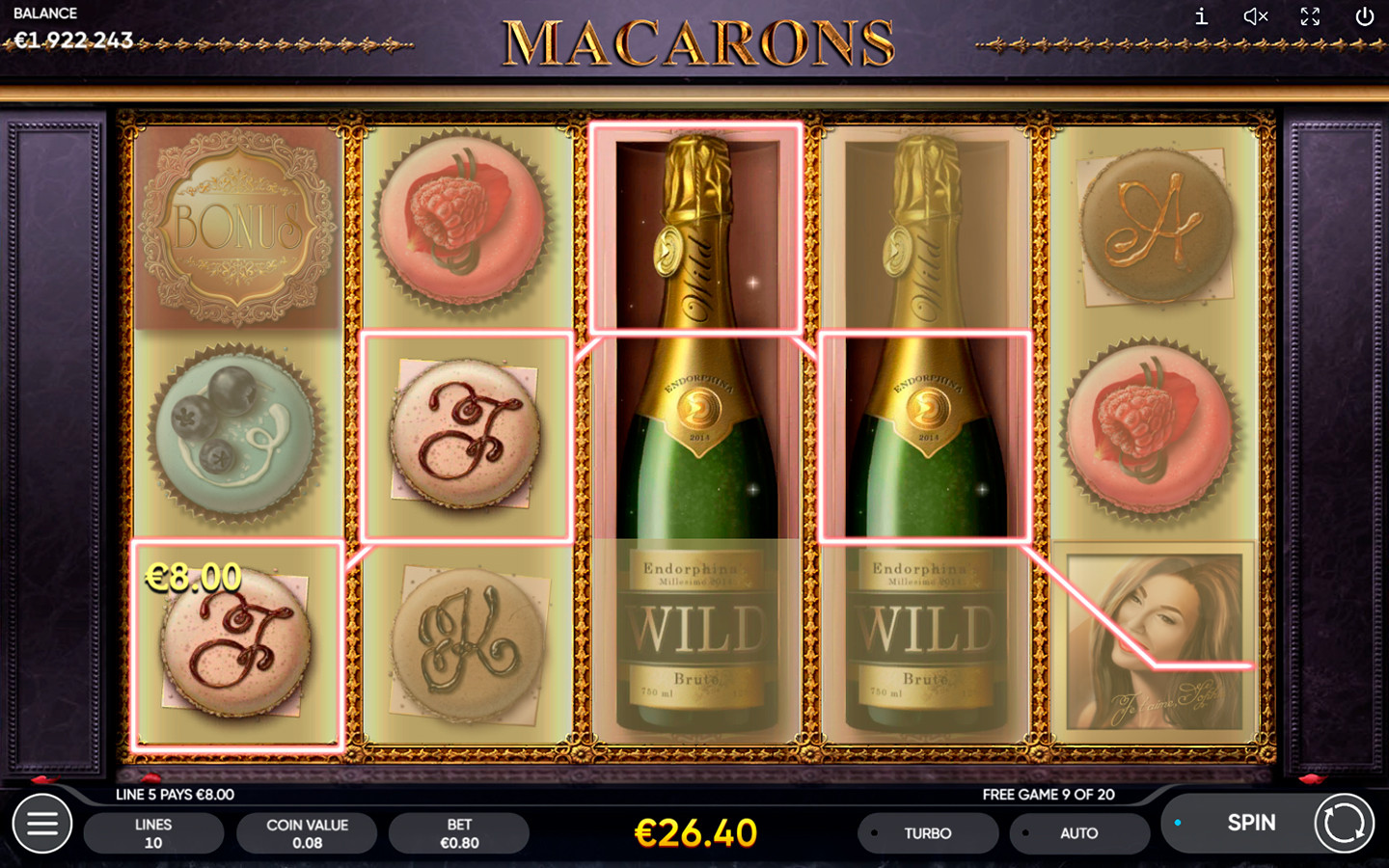The width and height of the screenshot is (1389, 868).
Task: Toggle the sound mute icon
Action: [1255, 16]
